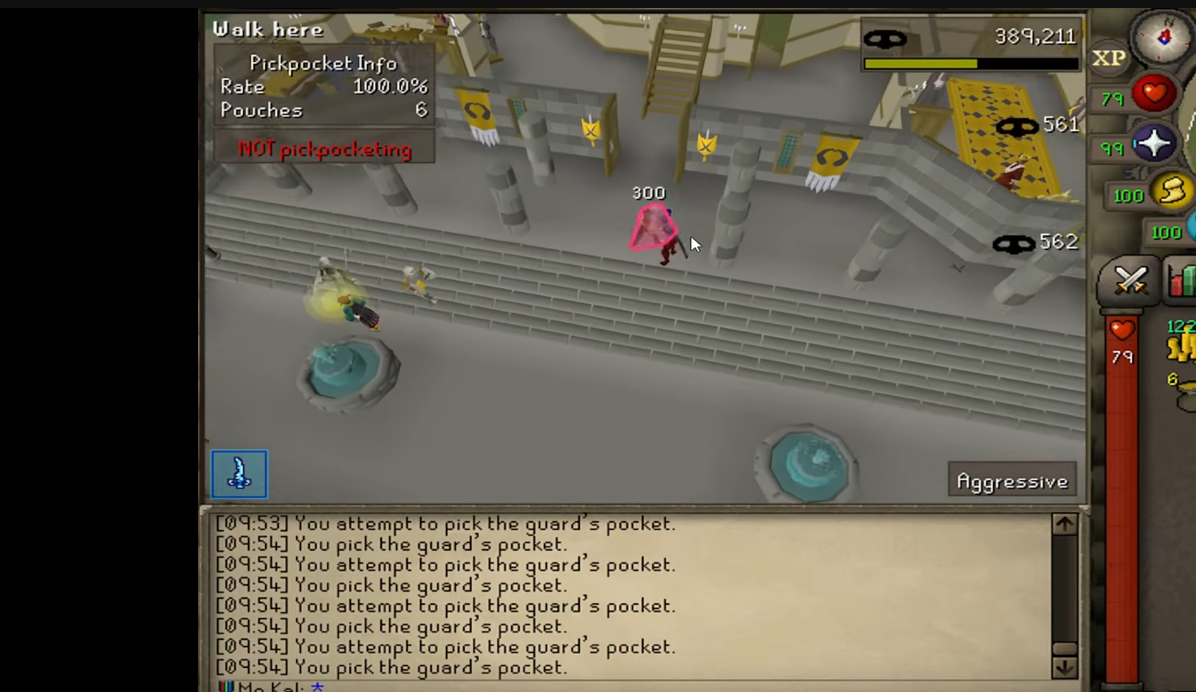1196x692 pixels.
Task: Activate the quick-prayers orb
Action: pyautogui.click(x=1154, y=145)
